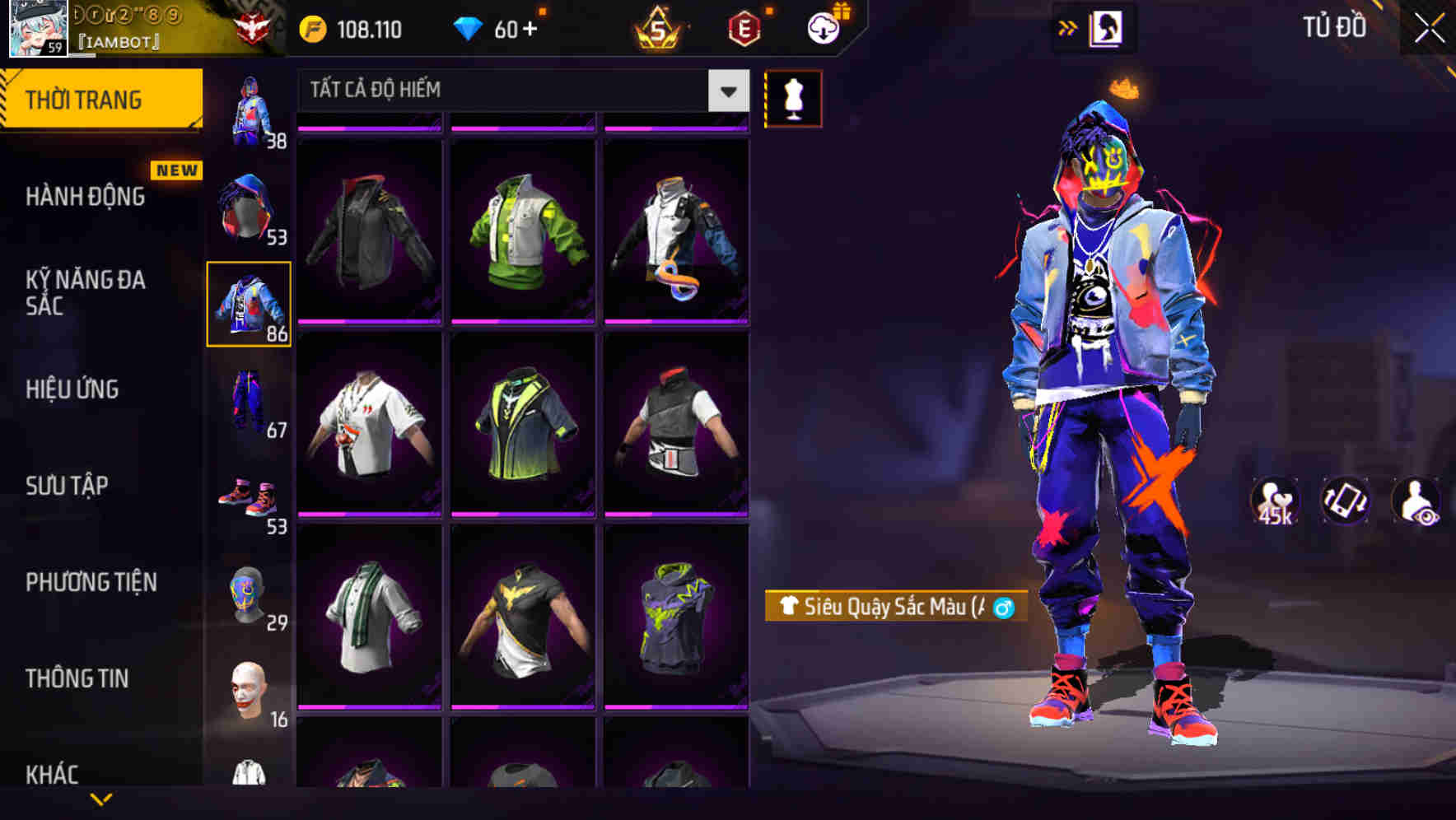
Task: Switch to the HÀNH ĐỘNG tab
Action: point(85,196)
